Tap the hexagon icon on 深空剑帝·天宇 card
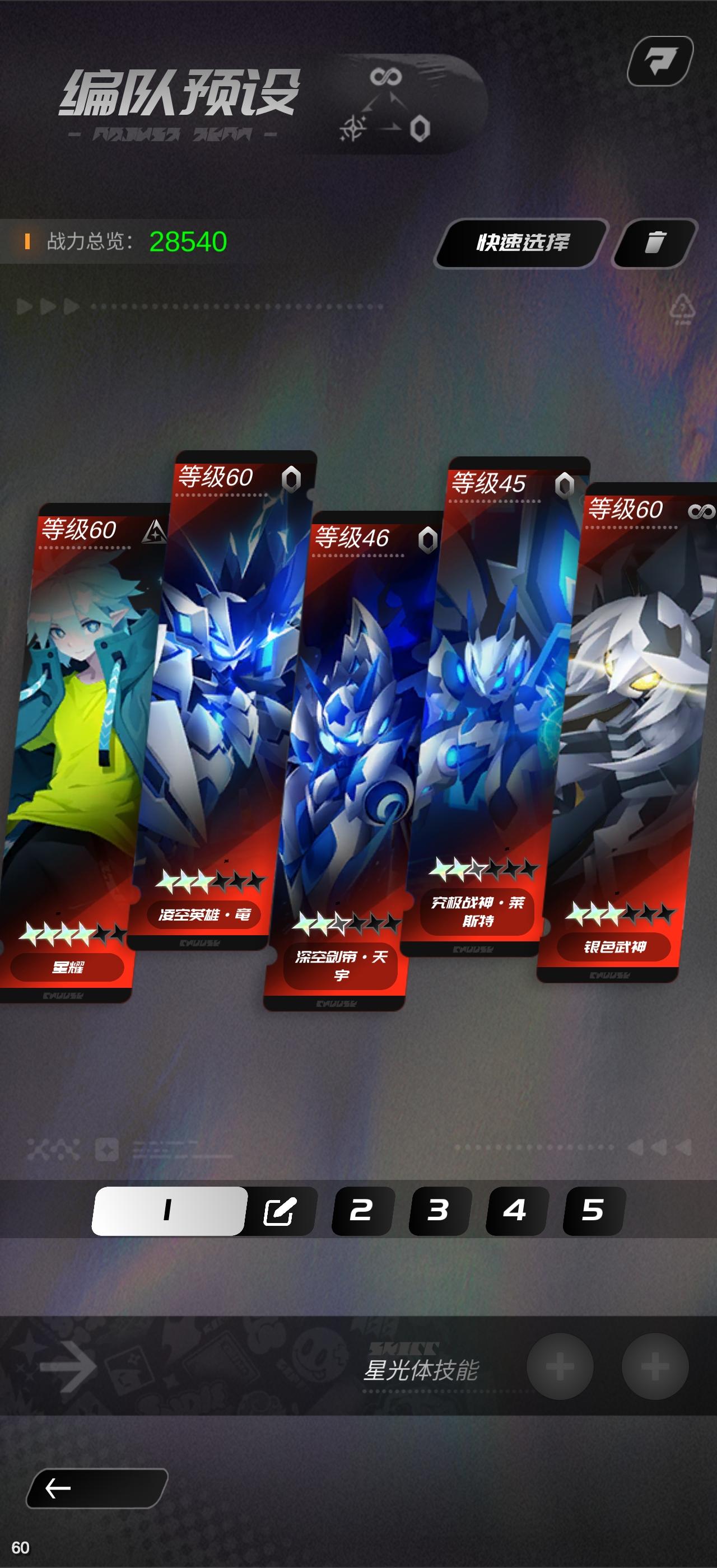Viewport: 717px width, 1568px height. point(429,540)
